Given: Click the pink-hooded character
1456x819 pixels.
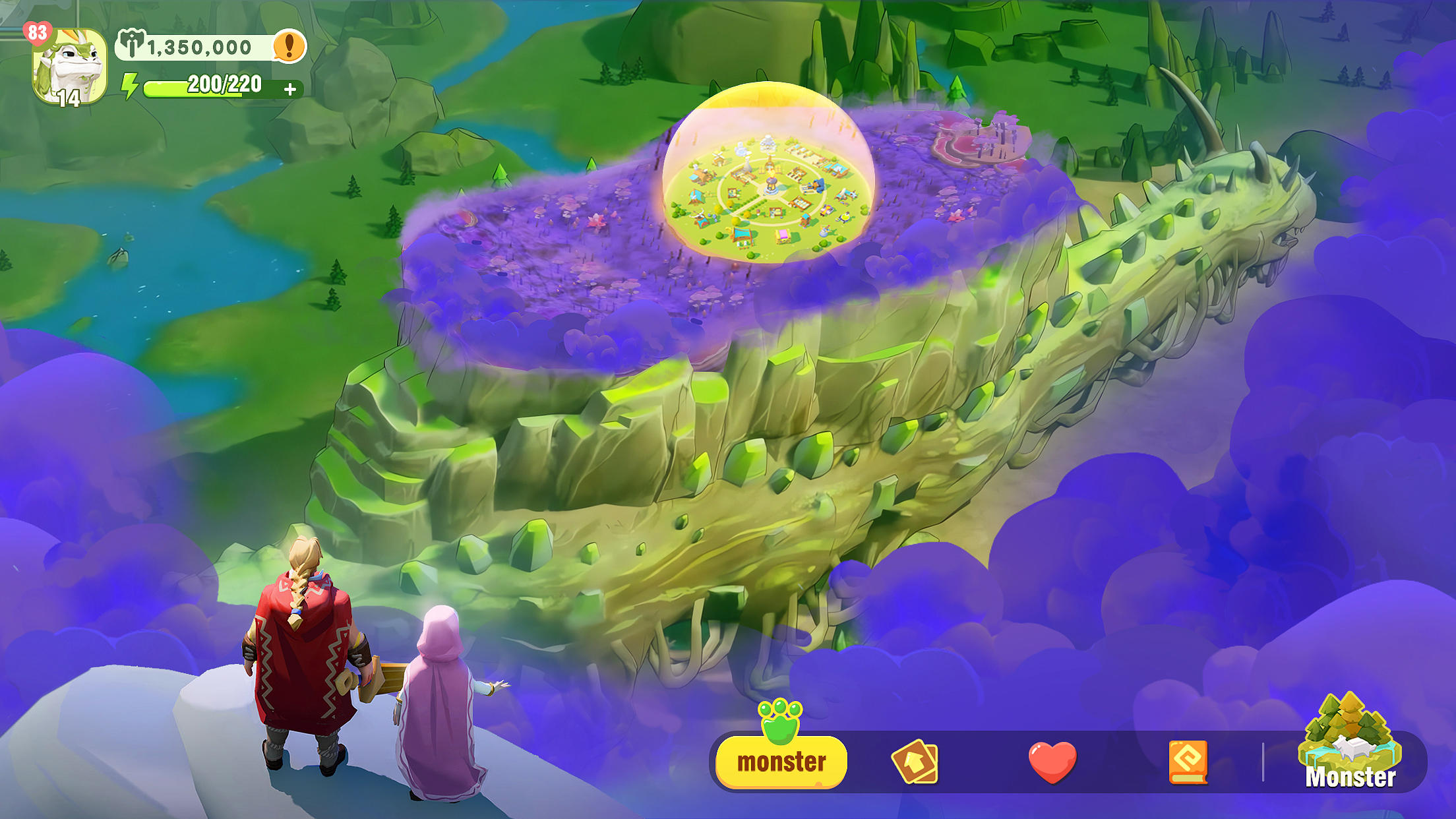Looking at the screenshot, I should pos(440,699).
